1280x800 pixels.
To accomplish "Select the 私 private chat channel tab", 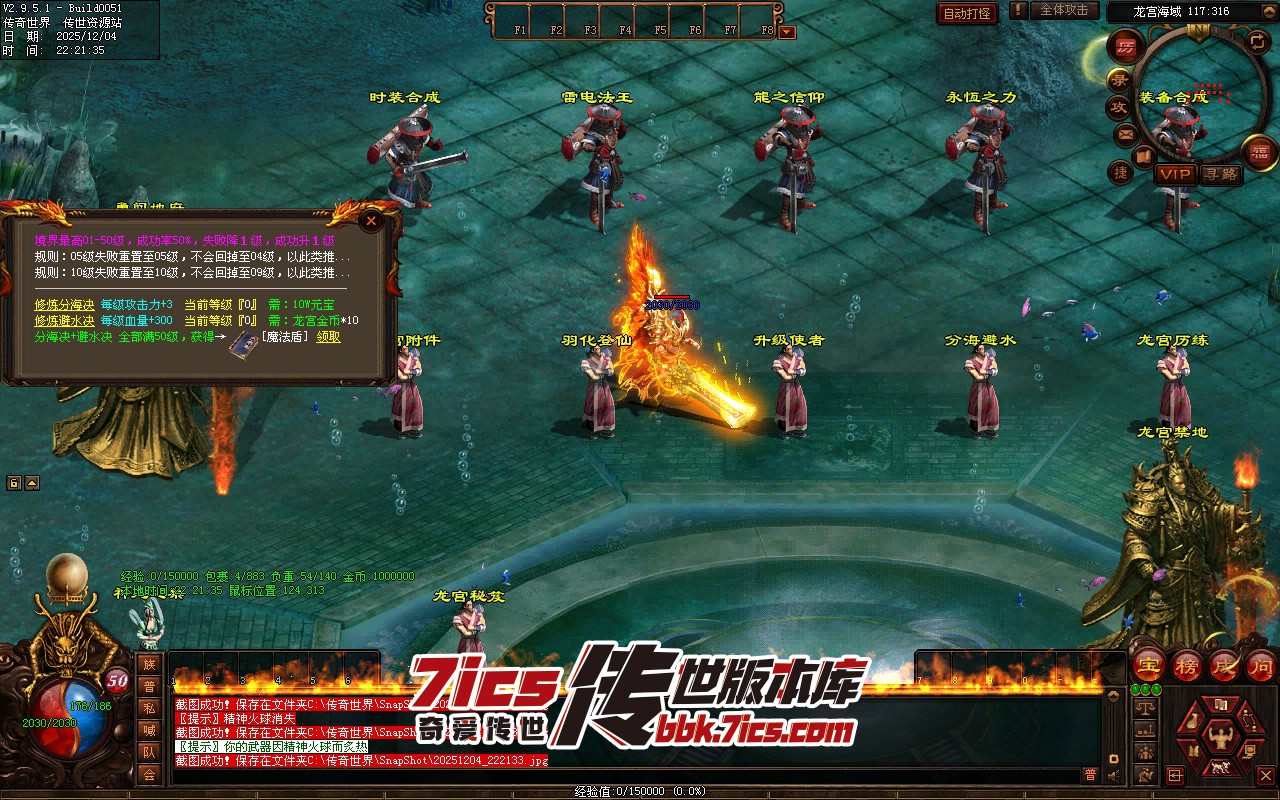I will (x=149, y=707).
